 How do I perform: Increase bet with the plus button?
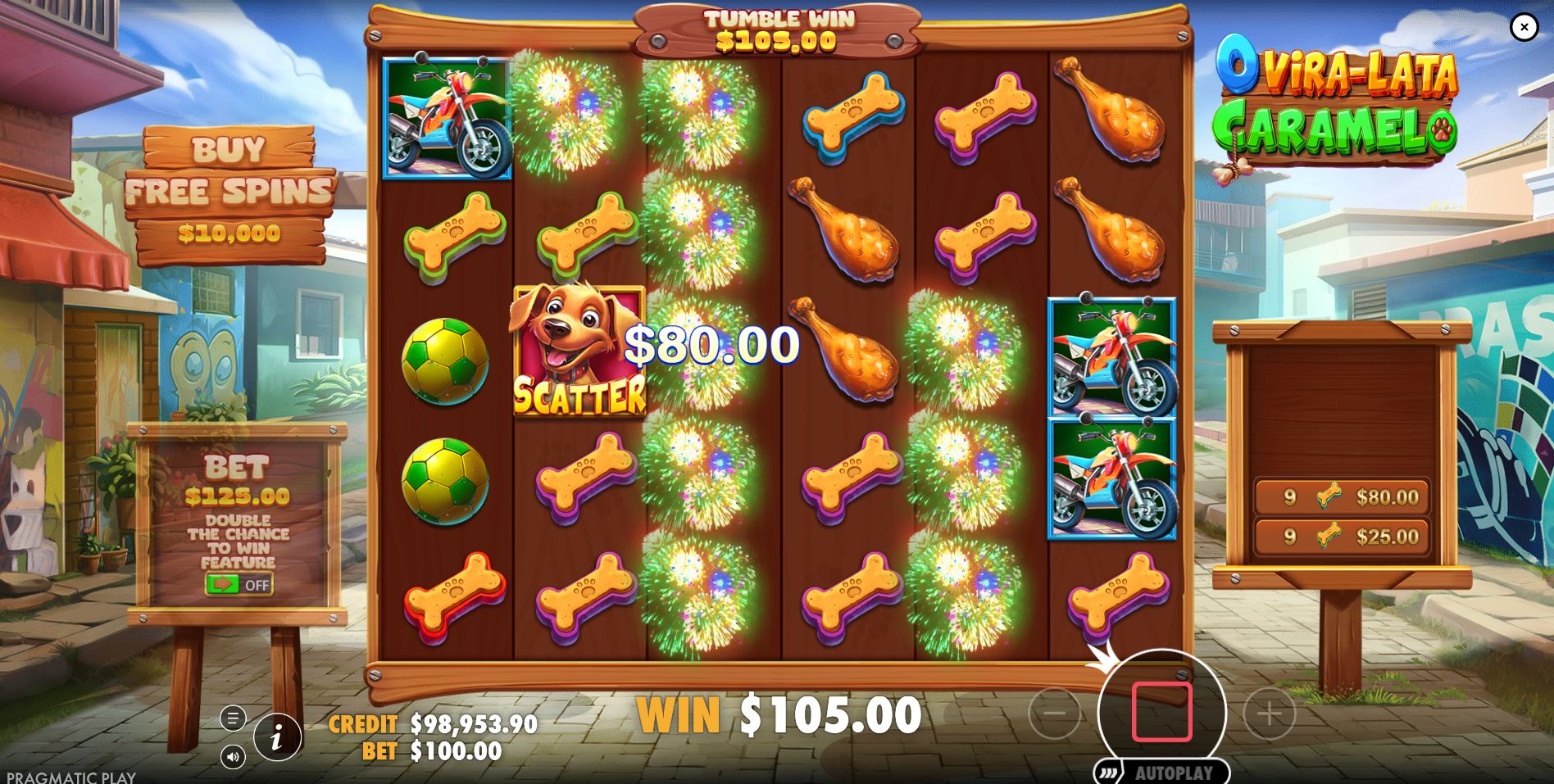(x=1269, y=713)
